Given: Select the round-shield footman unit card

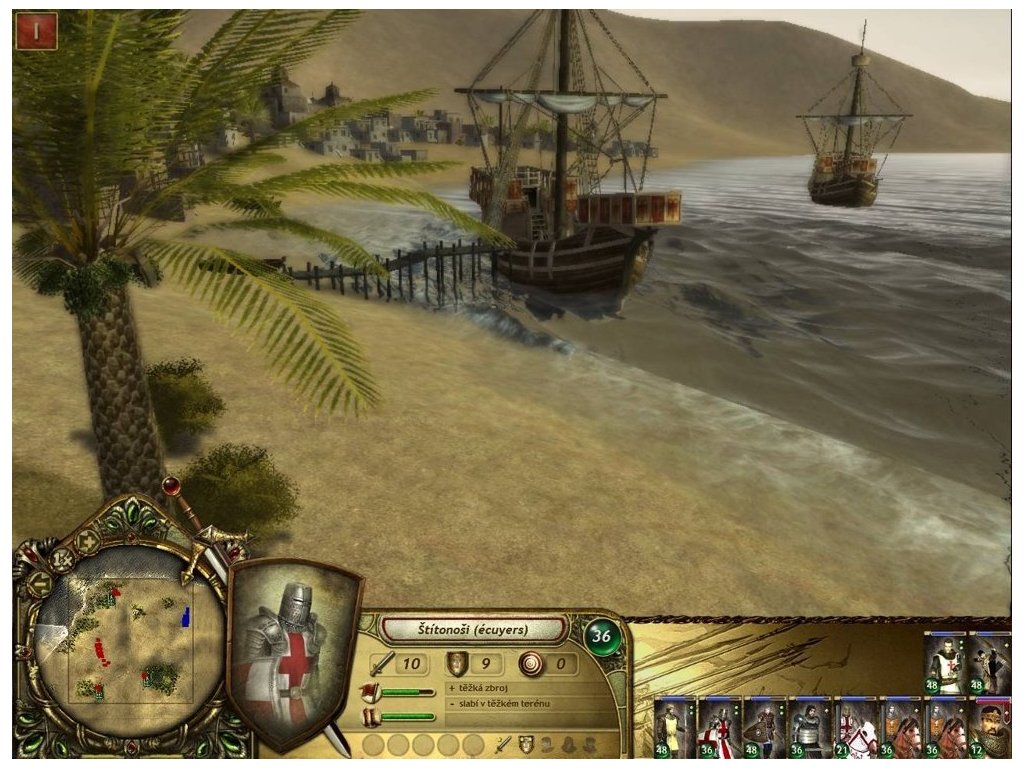Looking at the screenshot, I should (x=764, y=727).
